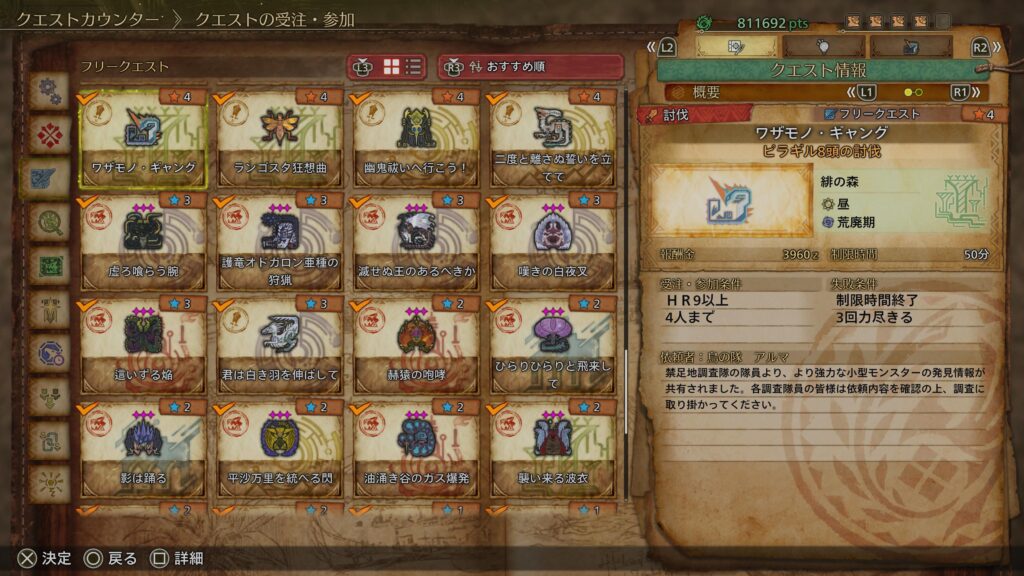The image size is (1024, 576).
Task: Switch quest list to list view icon
Action: pos(414,67)
